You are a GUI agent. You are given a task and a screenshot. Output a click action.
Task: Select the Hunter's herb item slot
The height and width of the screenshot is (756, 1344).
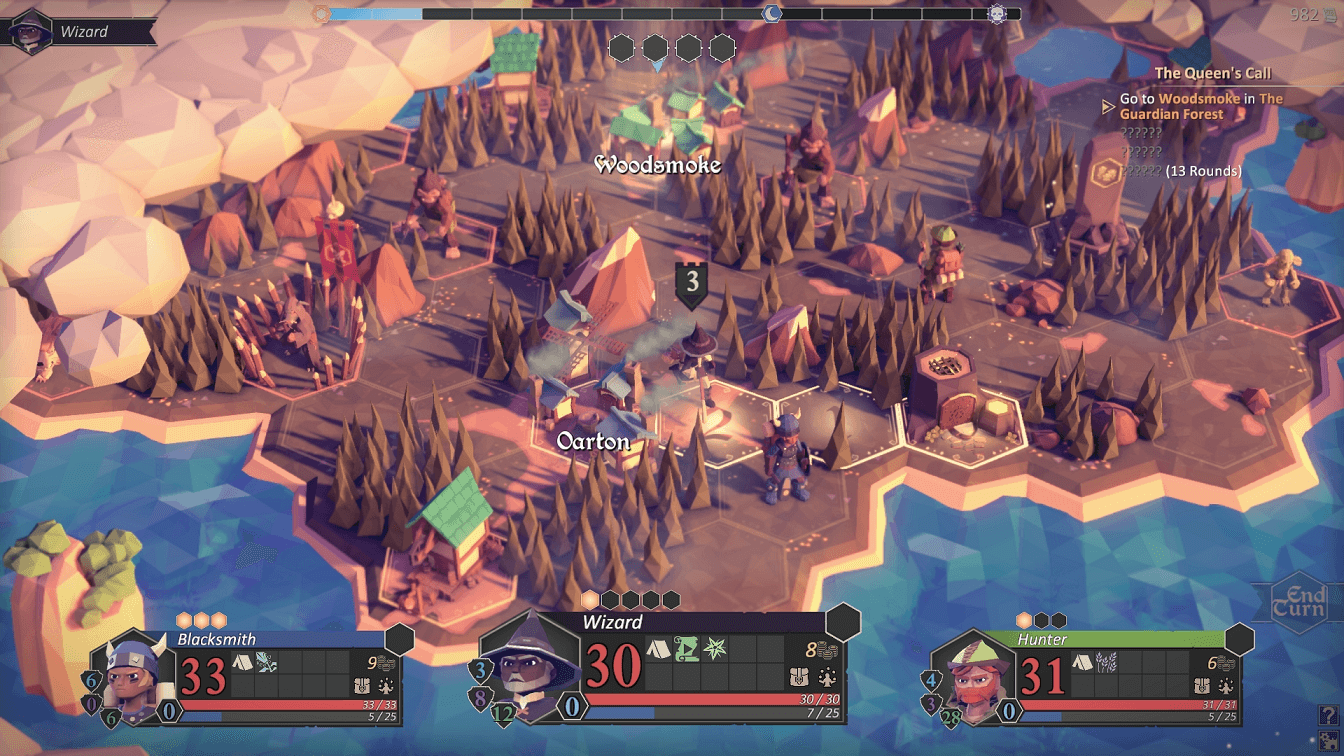click(x=1107, y=661)
